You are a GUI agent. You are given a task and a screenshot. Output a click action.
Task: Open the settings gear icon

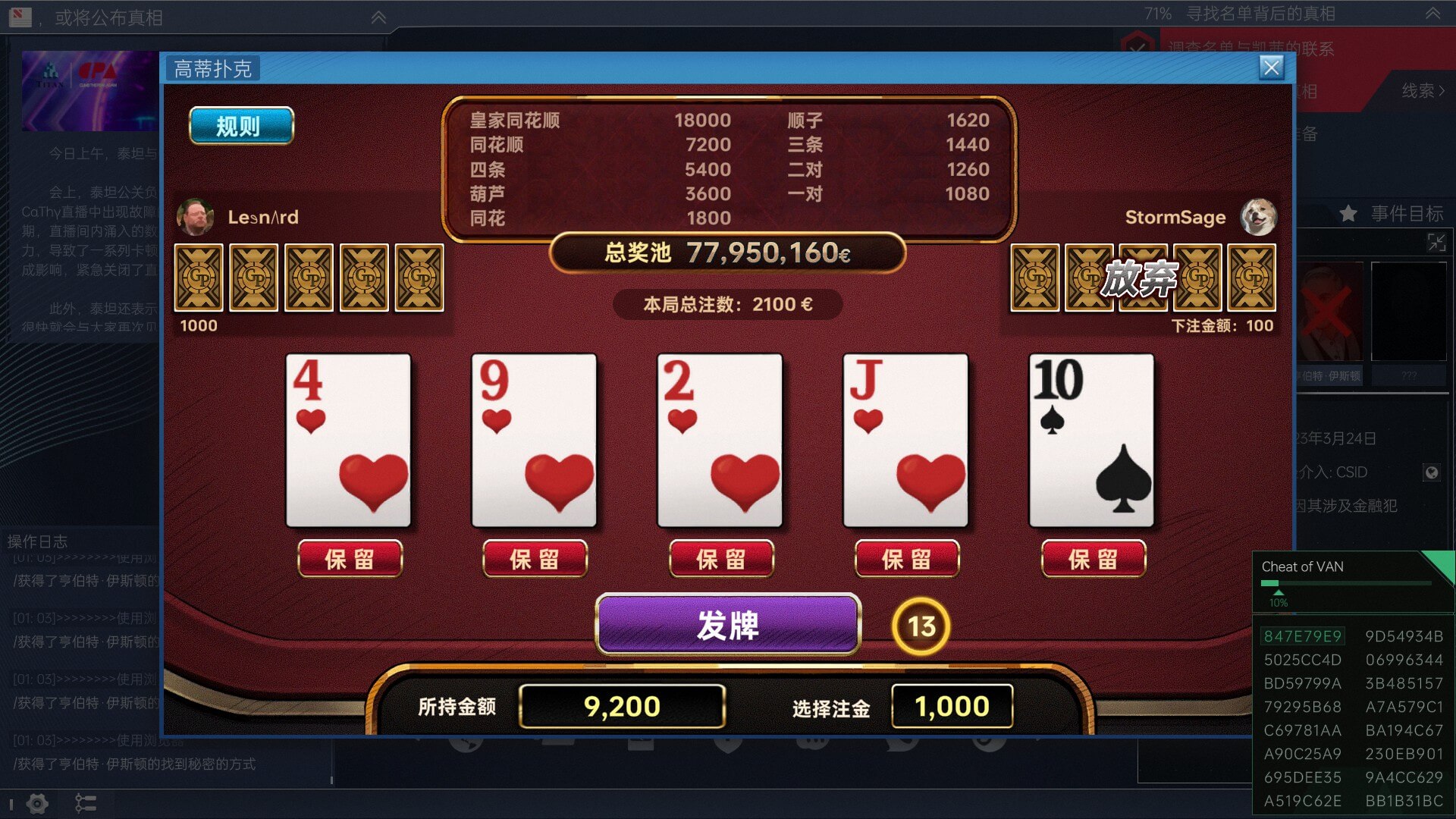pos(36,803)
